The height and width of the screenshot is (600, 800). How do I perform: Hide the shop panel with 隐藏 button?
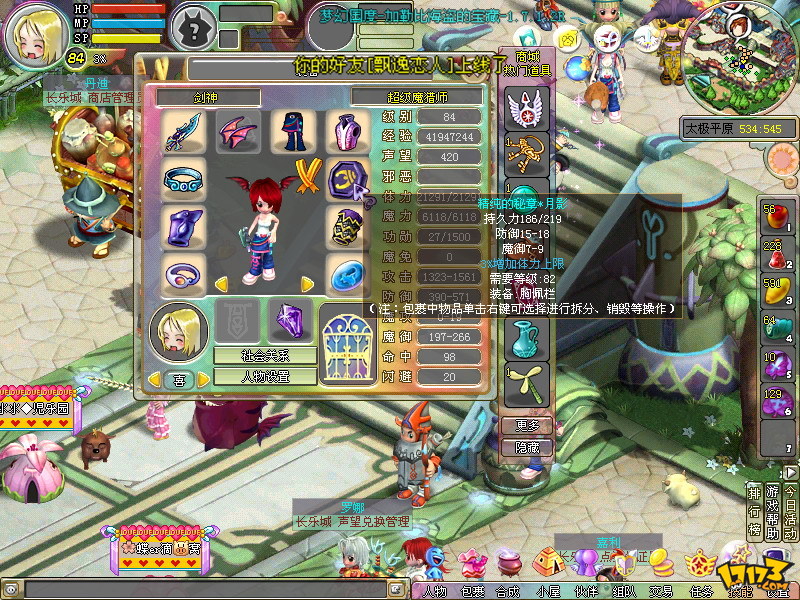(x=526, y=448)
